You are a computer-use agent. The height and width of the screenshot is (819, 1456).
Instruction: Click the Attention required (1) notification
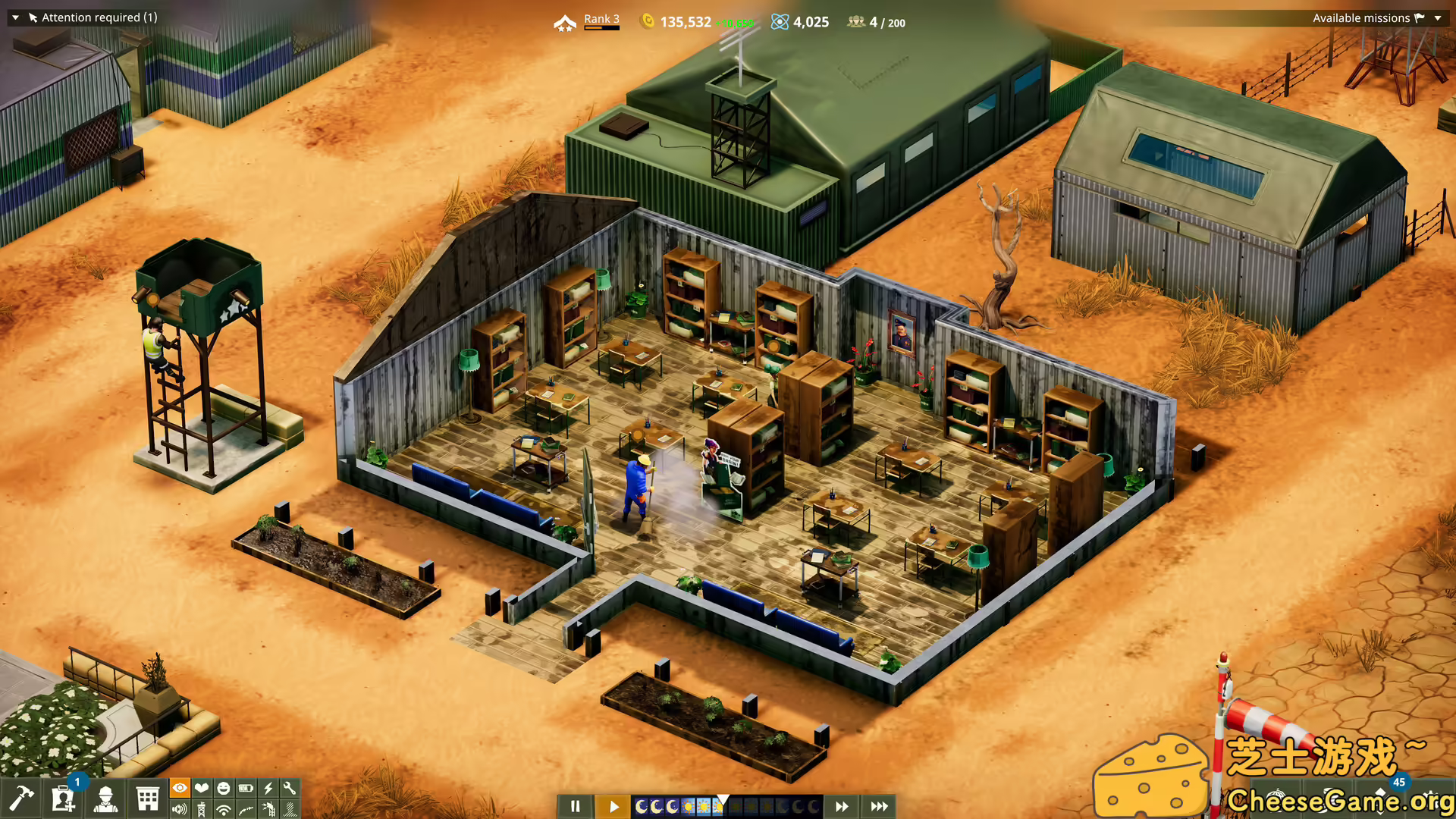coord(99,17)
